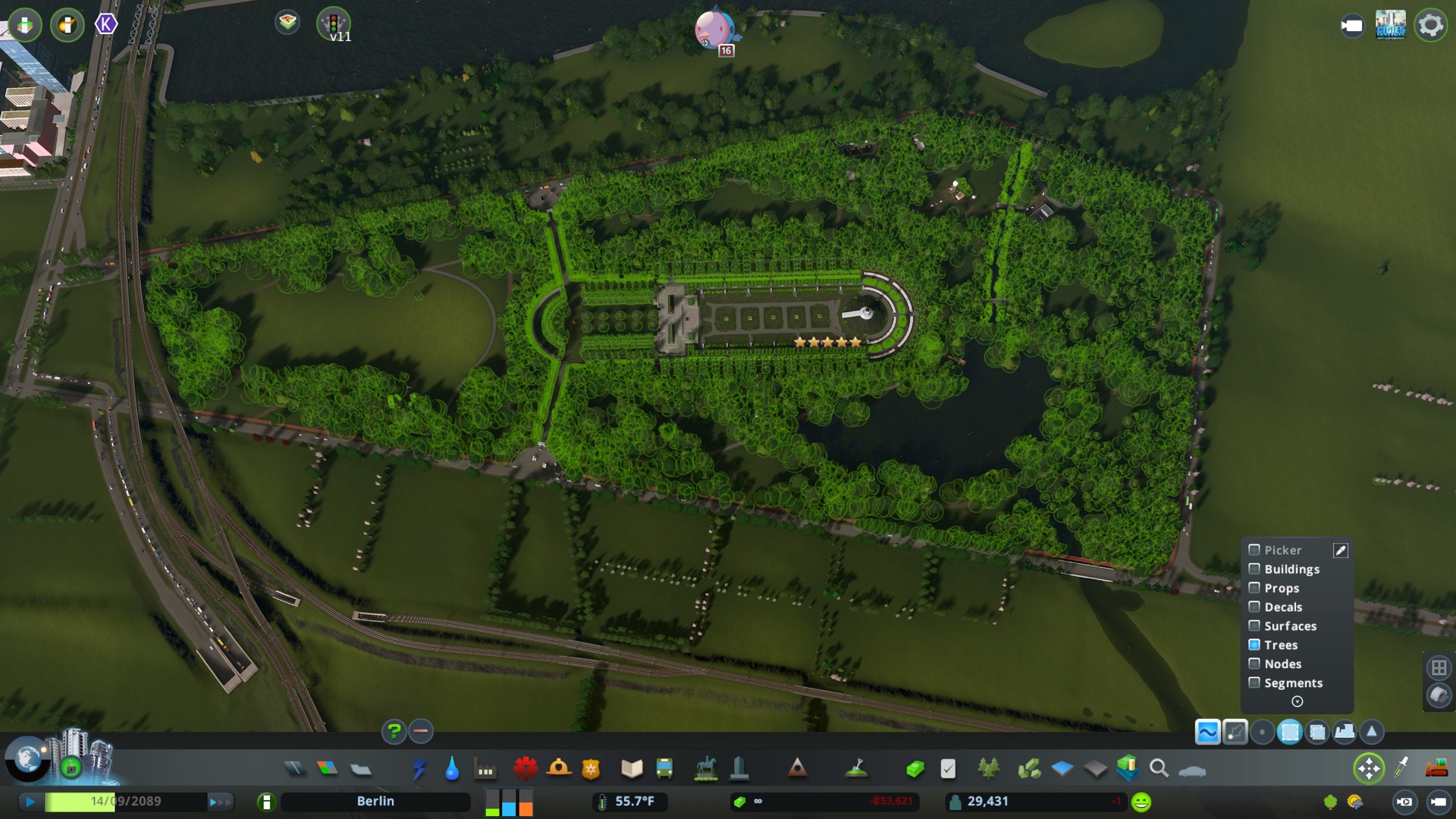
Task: Select the Education services icon
Action: tap(632, 768)
